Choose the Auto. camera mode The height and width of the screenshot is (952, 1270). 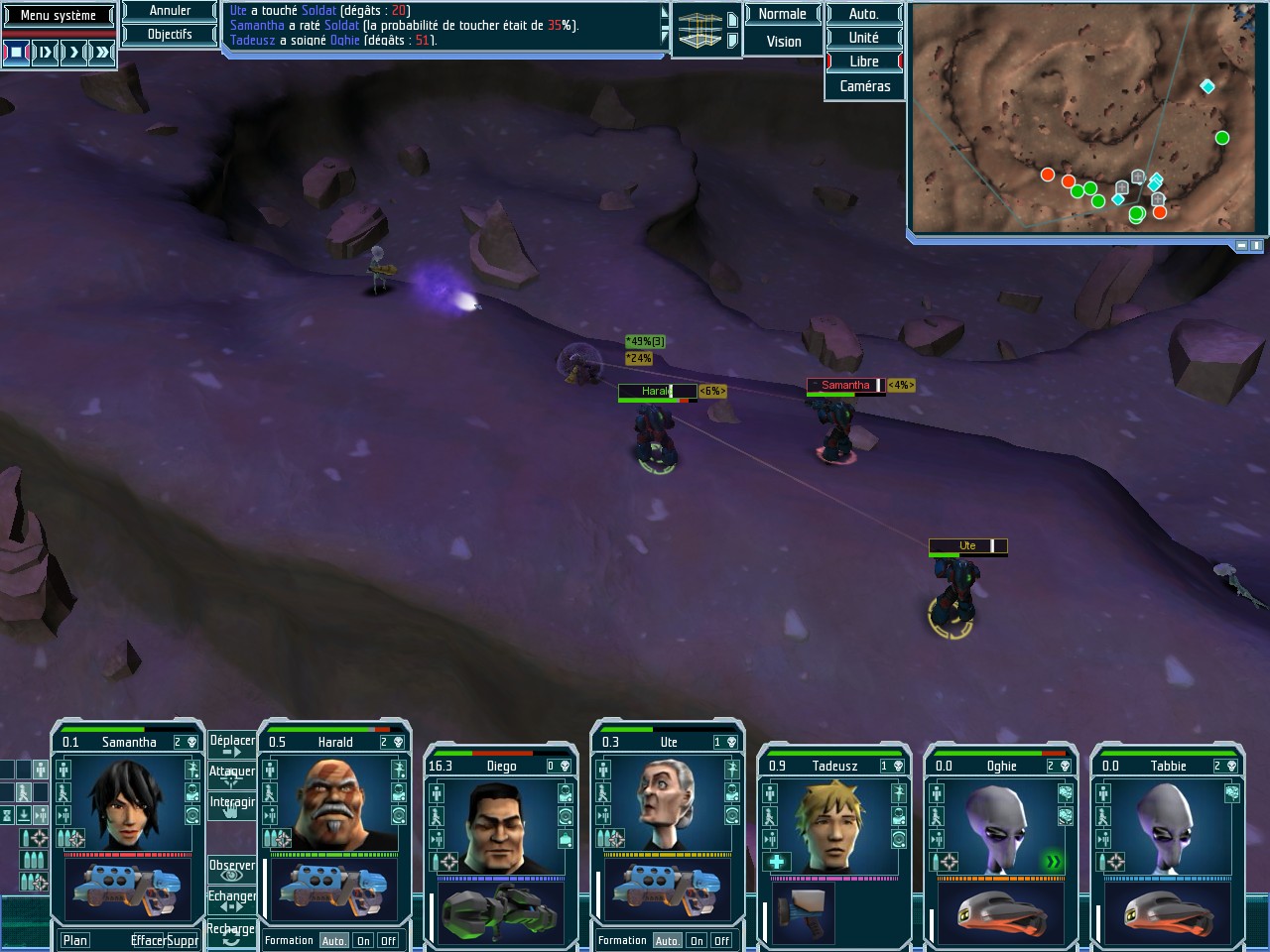(863, 14)
